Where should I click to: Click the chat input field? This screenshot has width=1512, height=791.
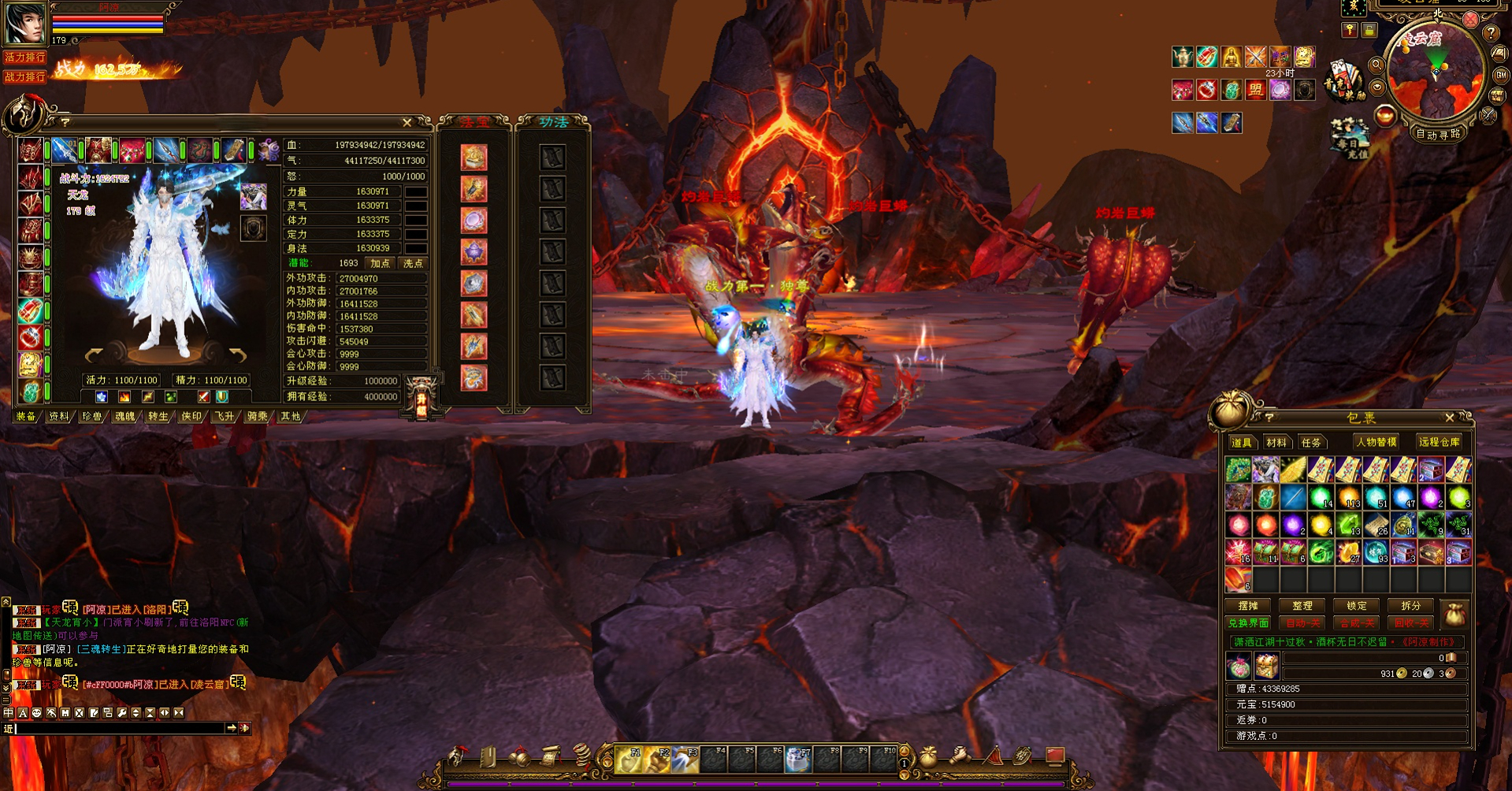(118, 729)
